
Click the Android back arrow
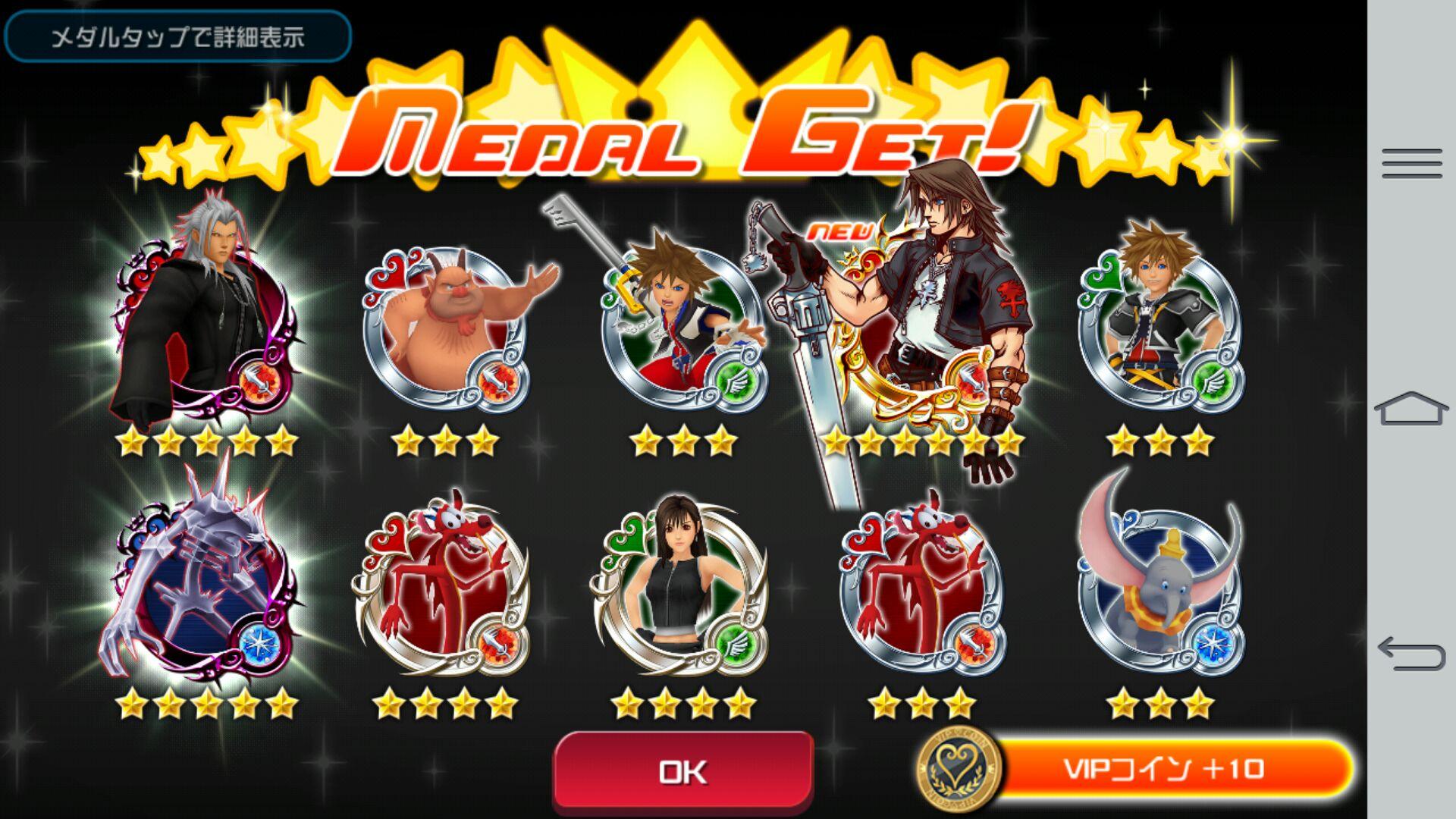[x=1411, y=654]
